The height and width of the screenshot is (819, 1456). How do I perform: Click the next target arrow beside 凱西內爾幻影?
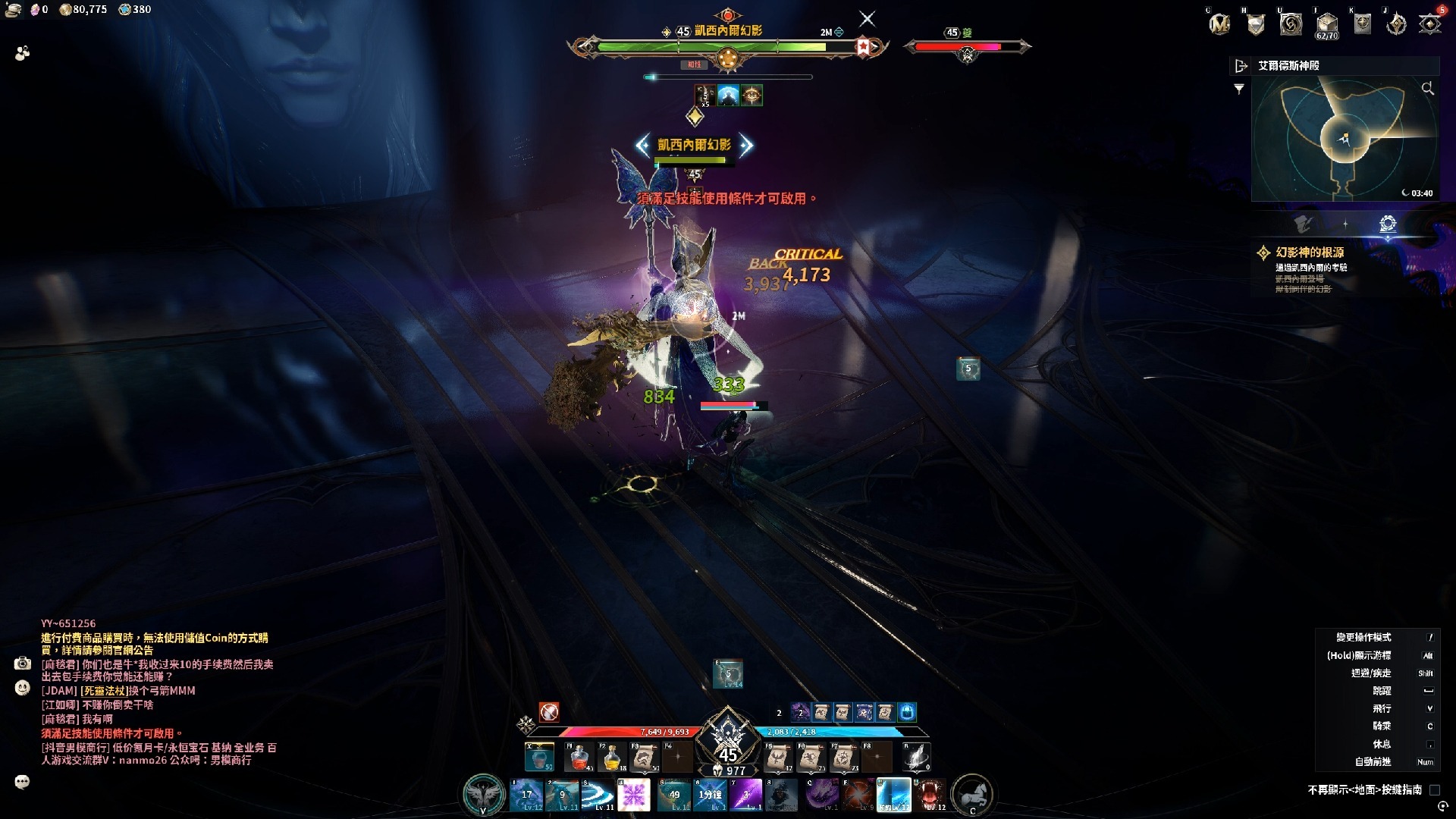point(746,145)
